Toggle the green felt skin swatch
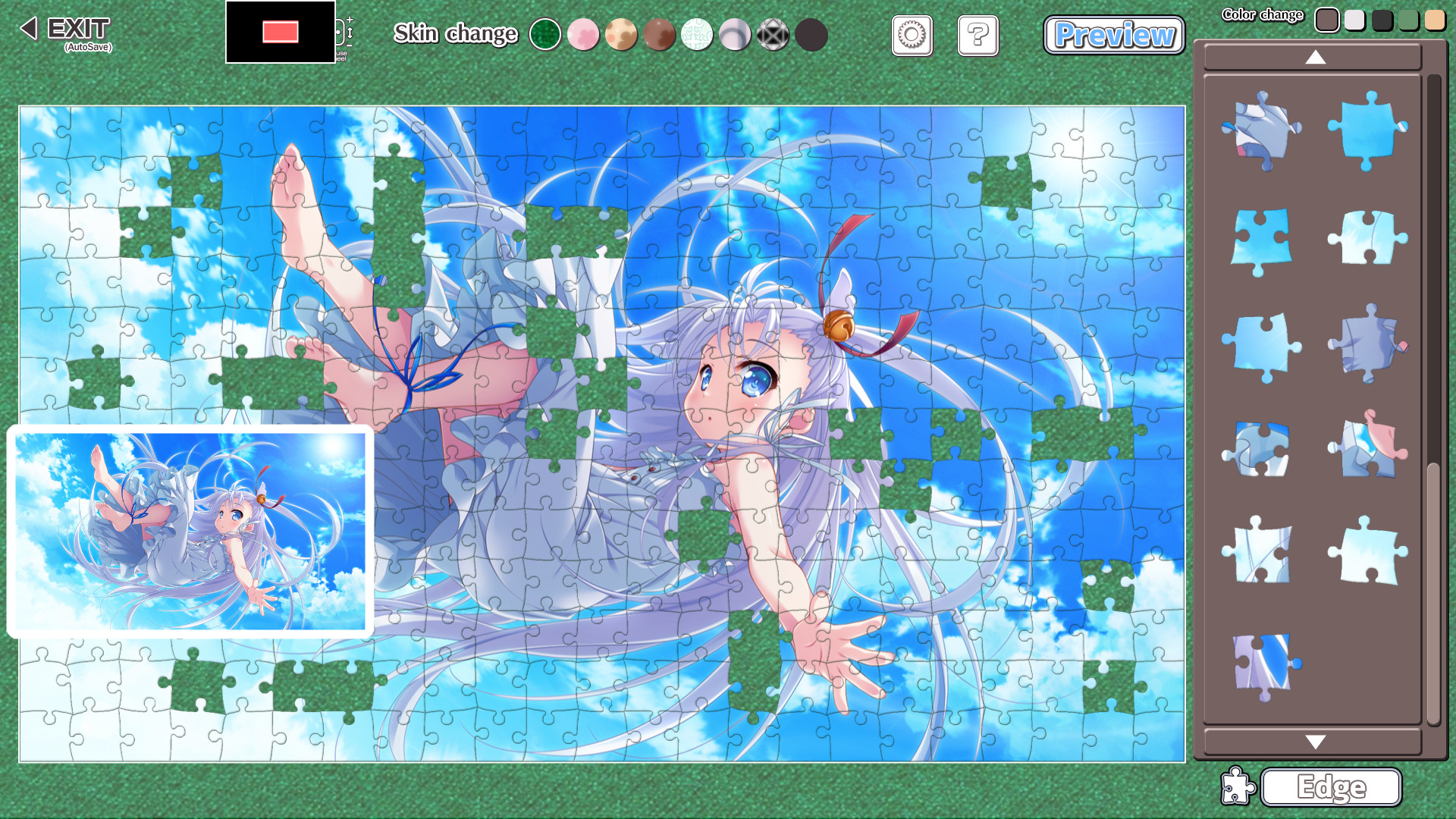The height and width of the screenshot is (819, 1456). [x=546, y=34]
